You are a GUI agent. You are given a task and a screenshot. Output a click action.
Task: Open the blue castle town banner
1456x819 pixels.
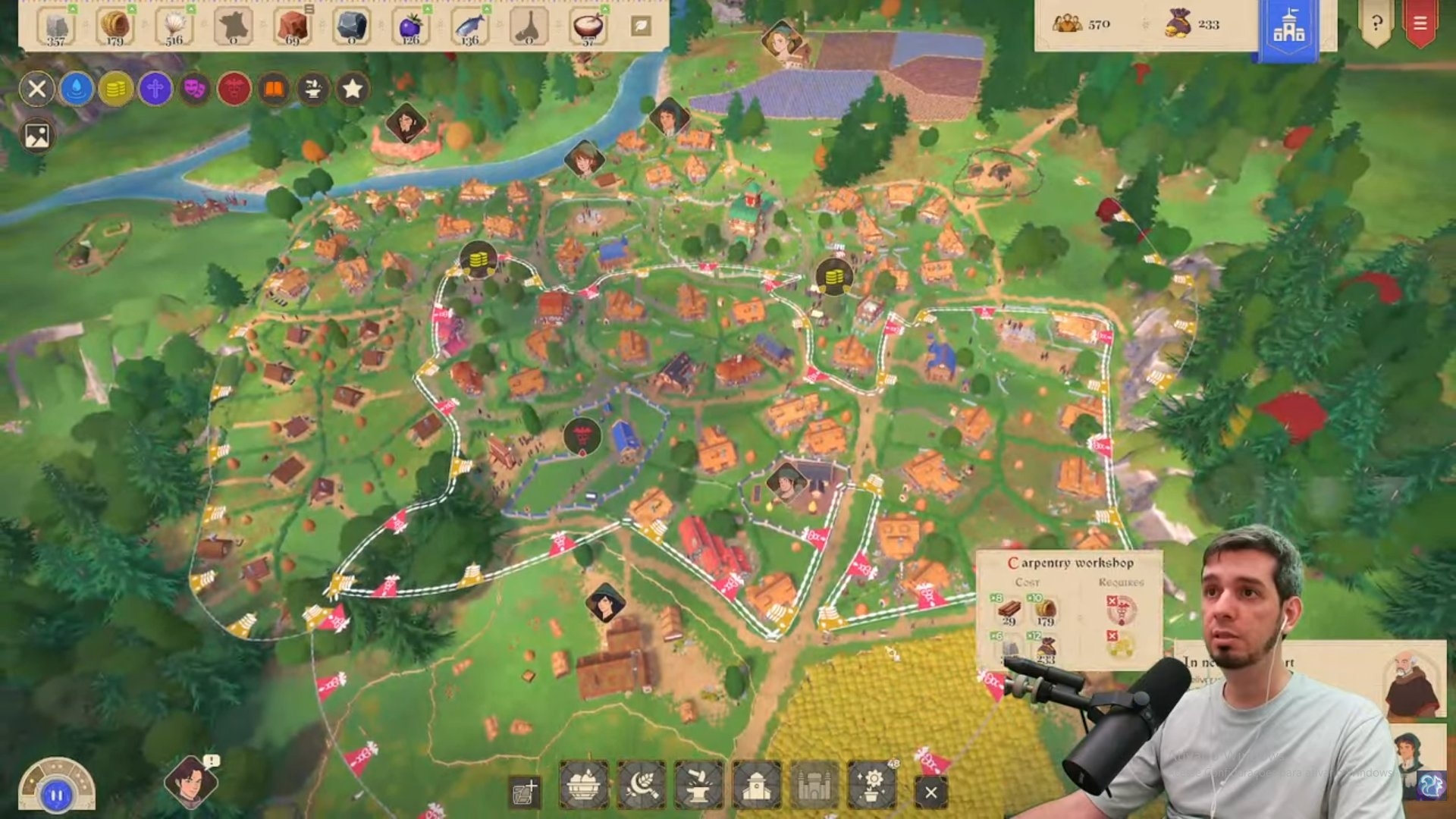[1288, 29]
